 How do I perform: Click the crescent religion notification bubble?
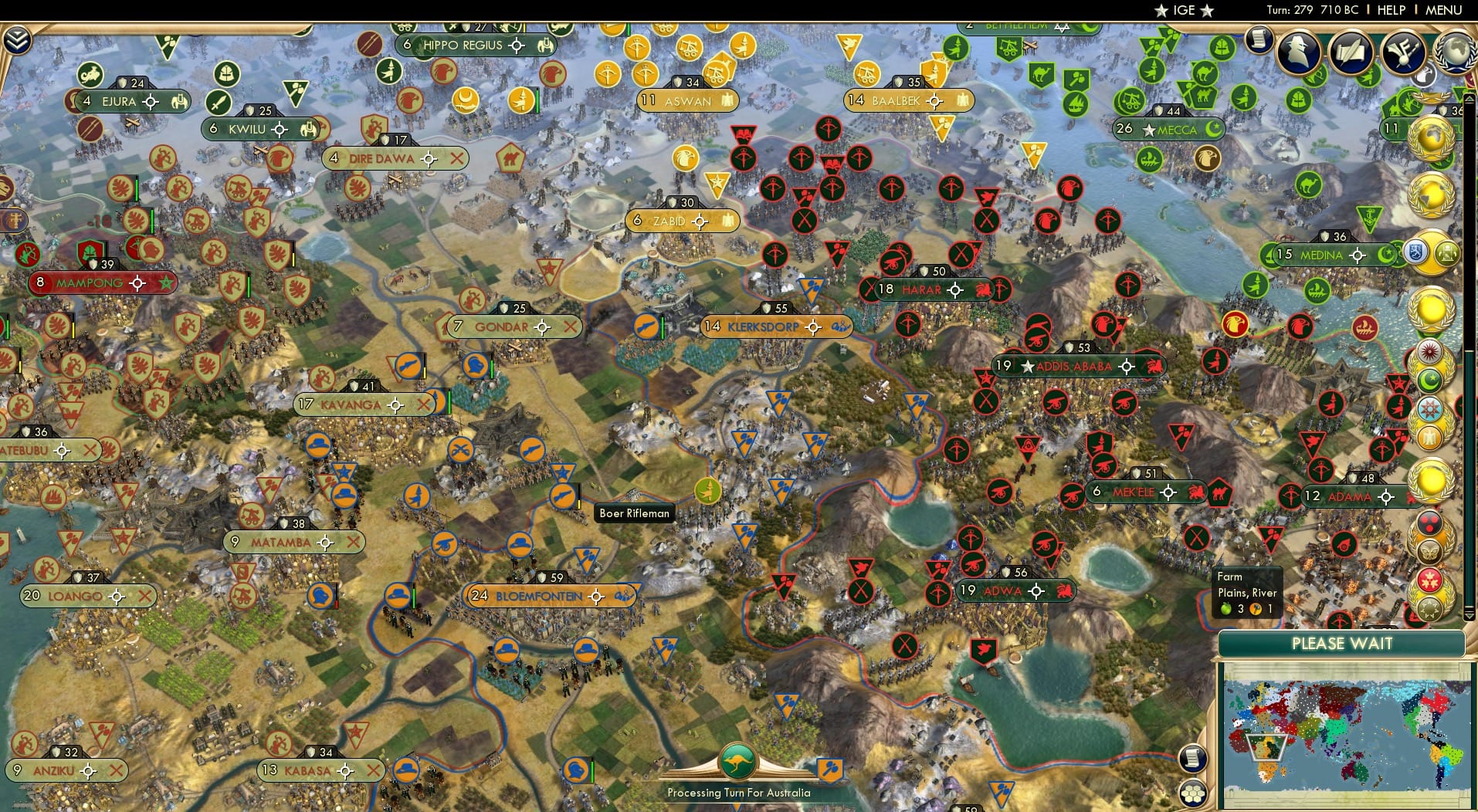pyautogui.click(x=1430, y=379)
